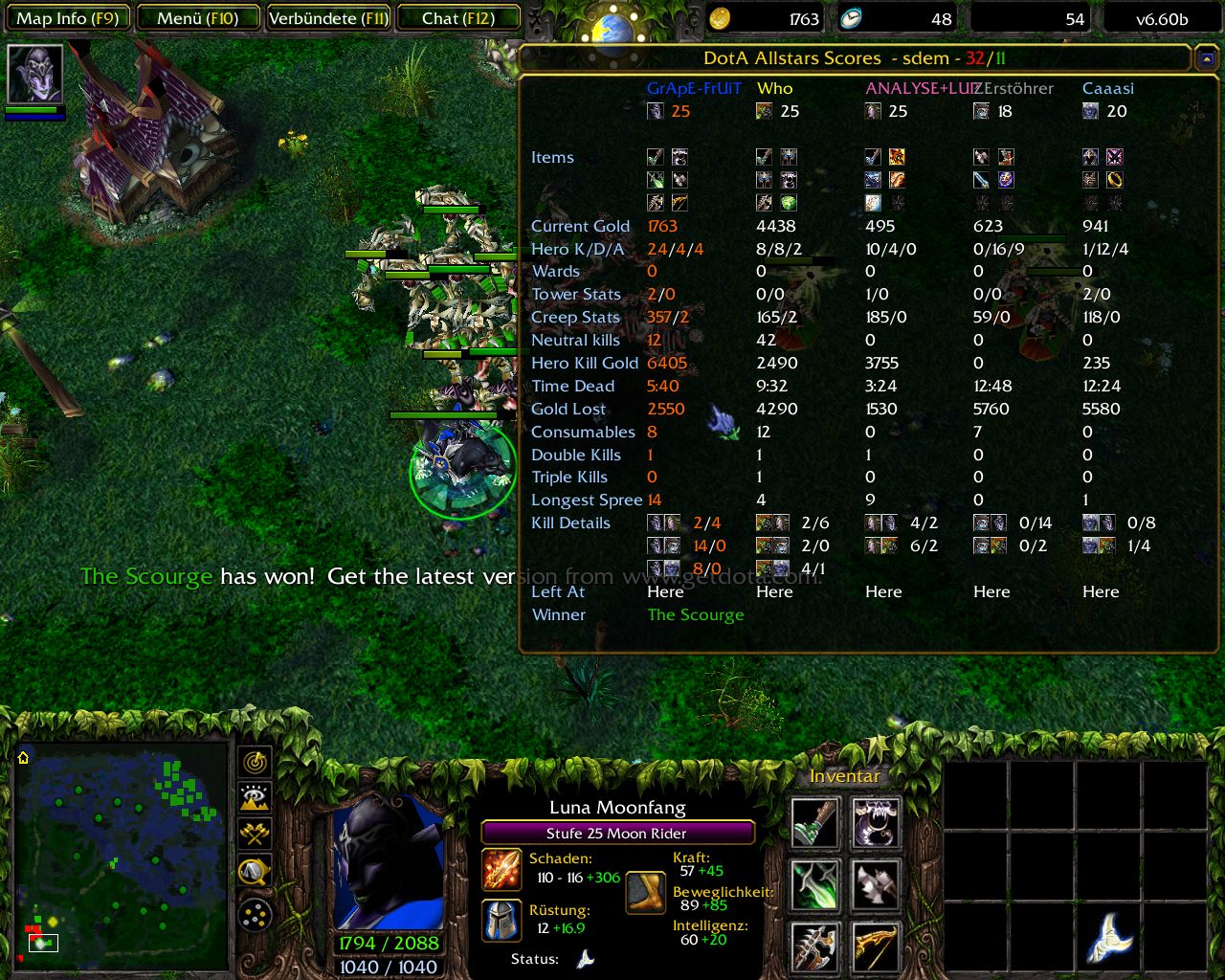This screenshot has height=980, width=1225.
Task: Open the Chat (F12) log
Action: (458, 18)
